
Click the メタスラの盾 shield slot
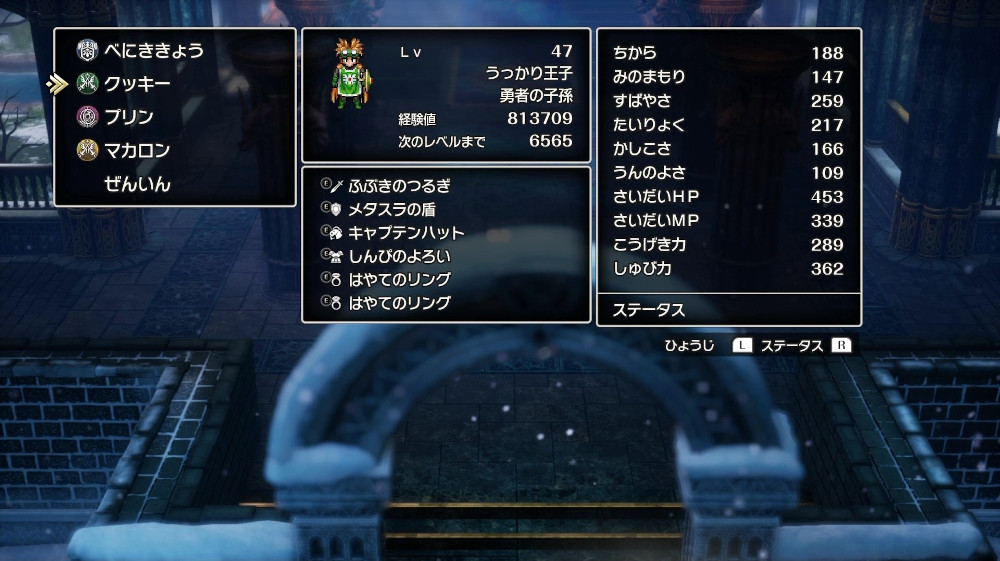pos(393,209)
